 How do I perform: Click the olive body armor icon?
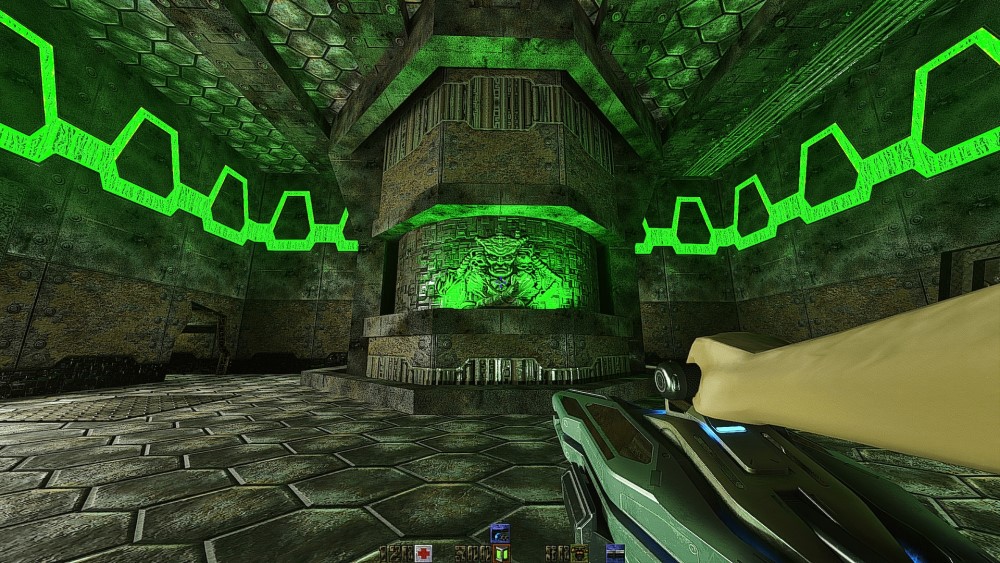[x=581, y=553]
